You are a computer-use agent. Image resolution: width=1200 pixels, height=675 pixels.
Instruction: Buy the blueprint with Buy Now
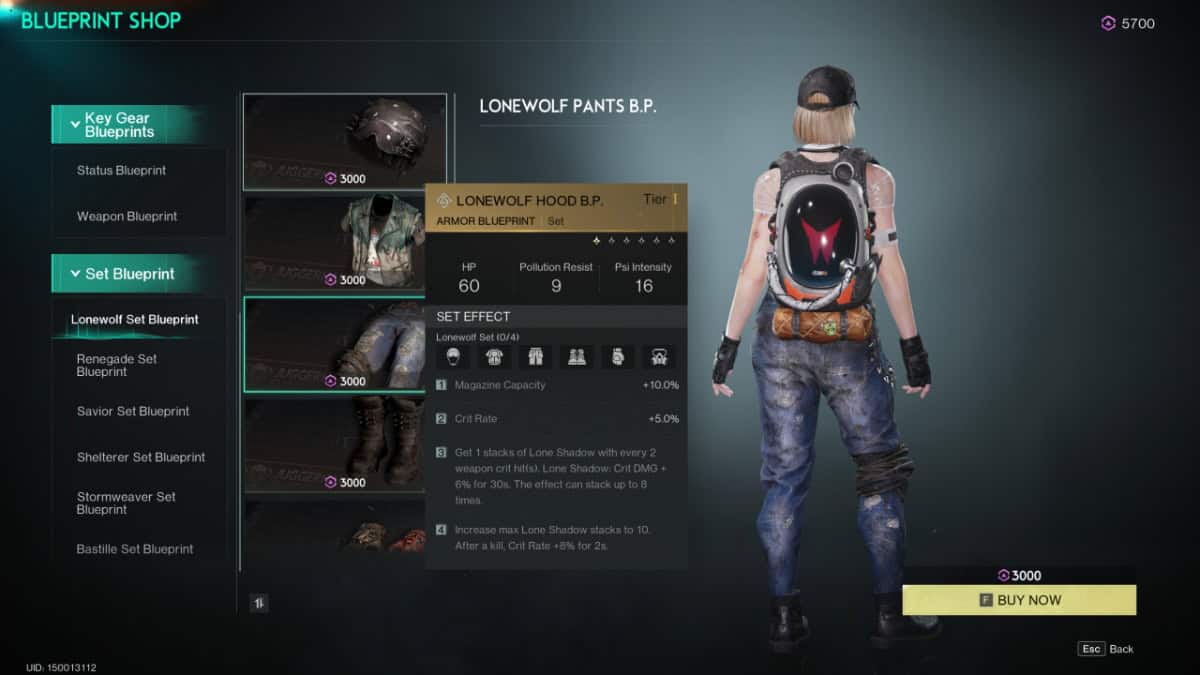(x=1019, y=600)
